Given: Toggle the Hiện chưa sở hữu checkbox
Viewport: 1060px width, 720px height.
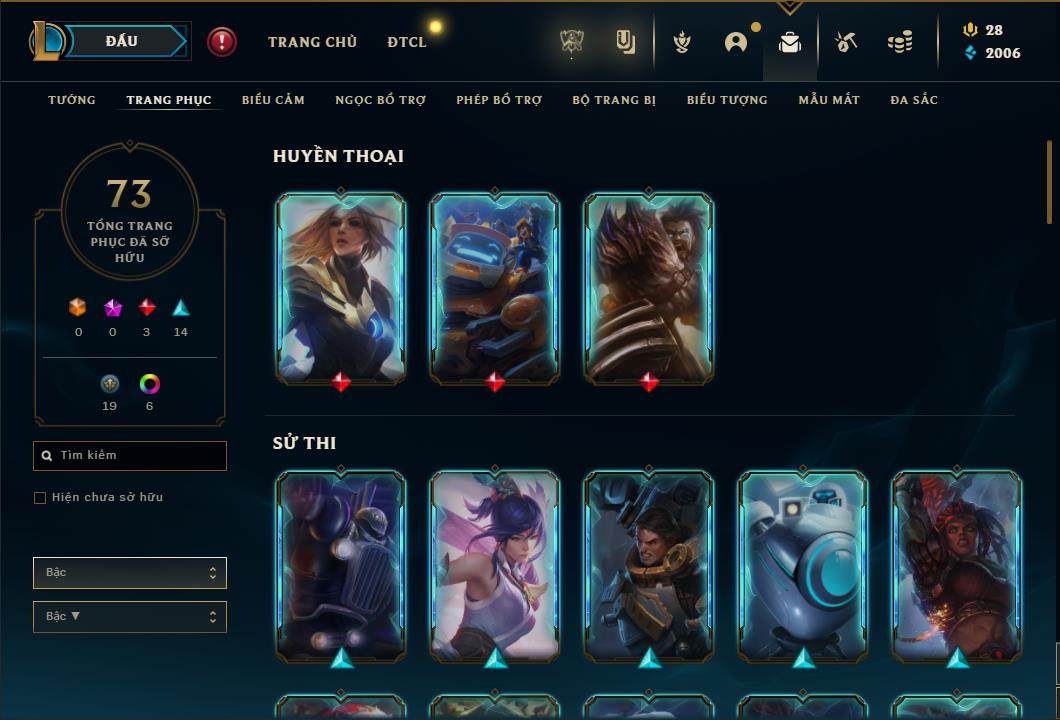Looking at the screenshot, I should [x=40, y=498].
